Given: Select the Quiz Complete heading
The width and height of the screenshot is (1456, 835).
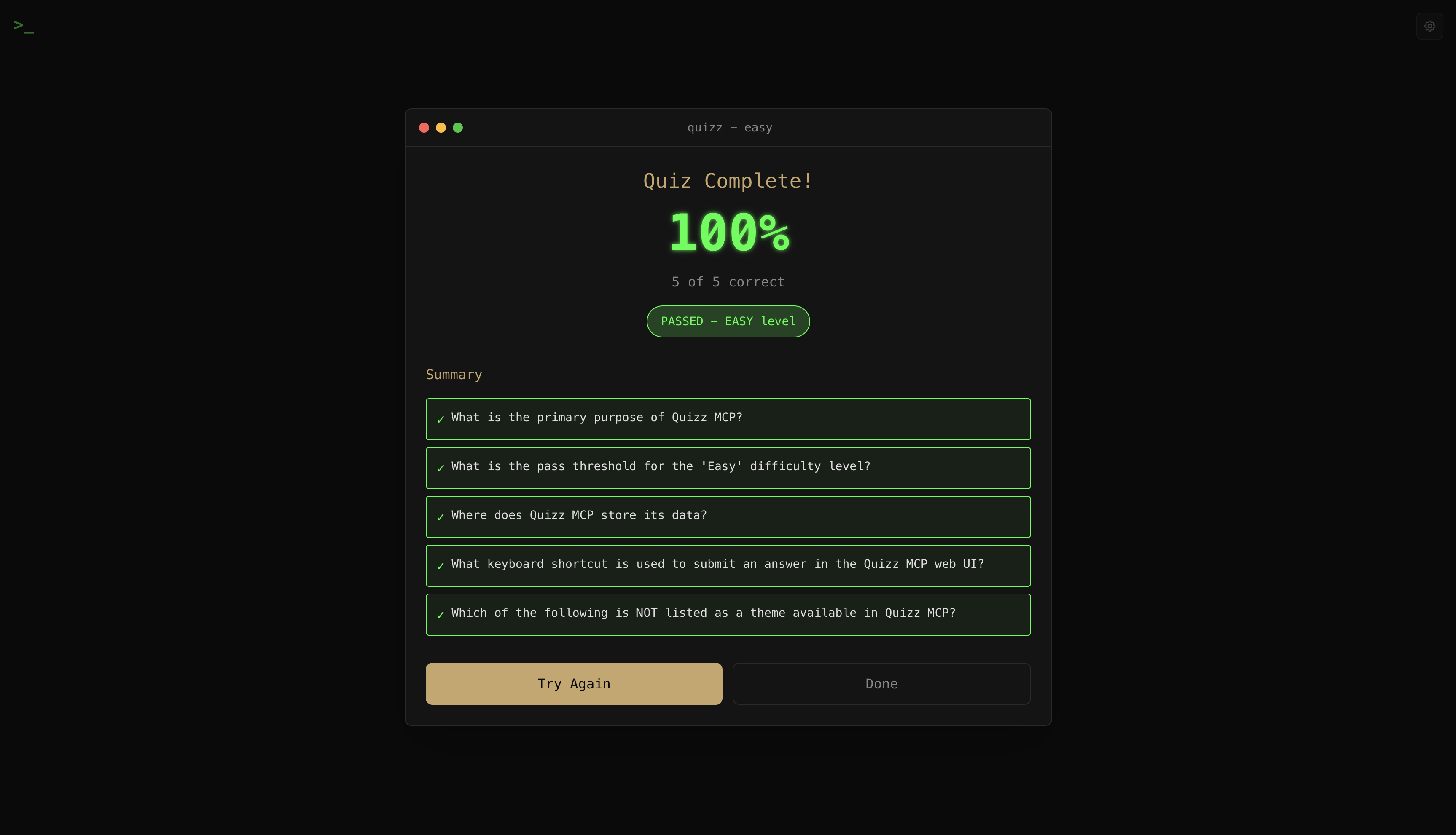Looking at the screenshot, I should click(x=728, y=181).
